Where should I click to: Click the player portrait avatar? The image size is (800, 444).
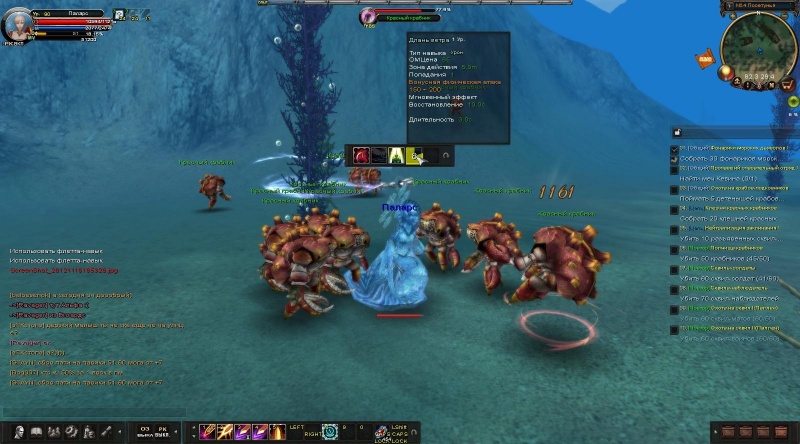[x=17, y=24]
